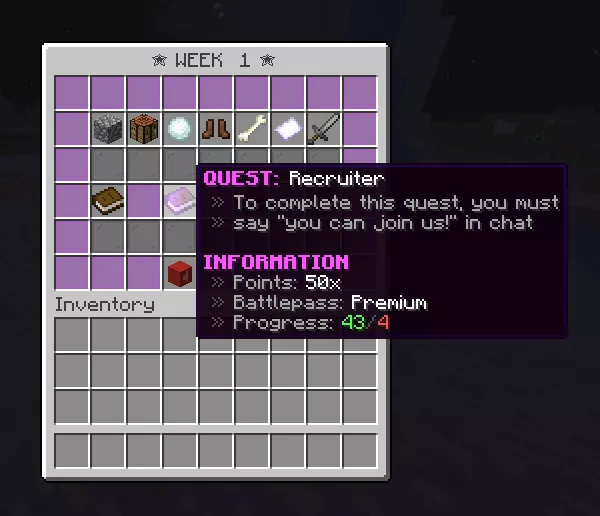Choose the stone sword quest
Image resolution: width=600 pixels, height=516 pixels.
pyautogui.click(x=324, y=129)
